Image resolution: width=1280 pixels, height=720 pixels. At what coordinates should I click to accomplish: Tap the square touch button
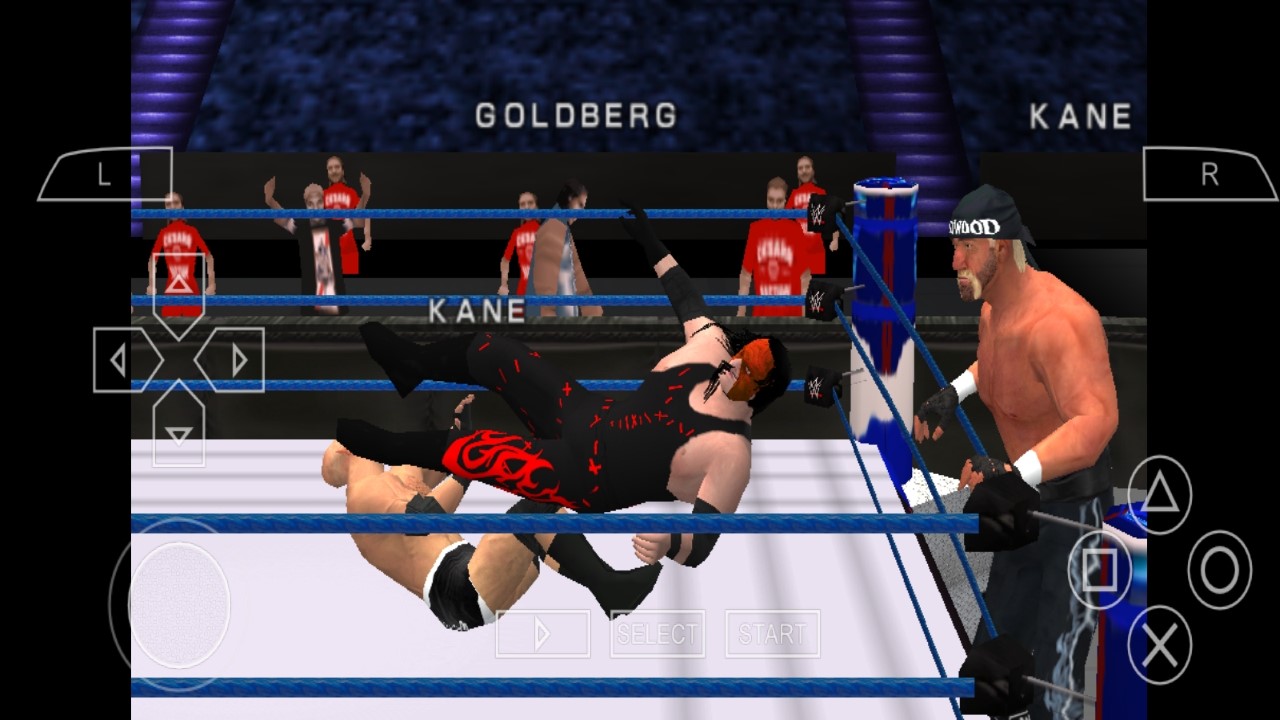1100,570
